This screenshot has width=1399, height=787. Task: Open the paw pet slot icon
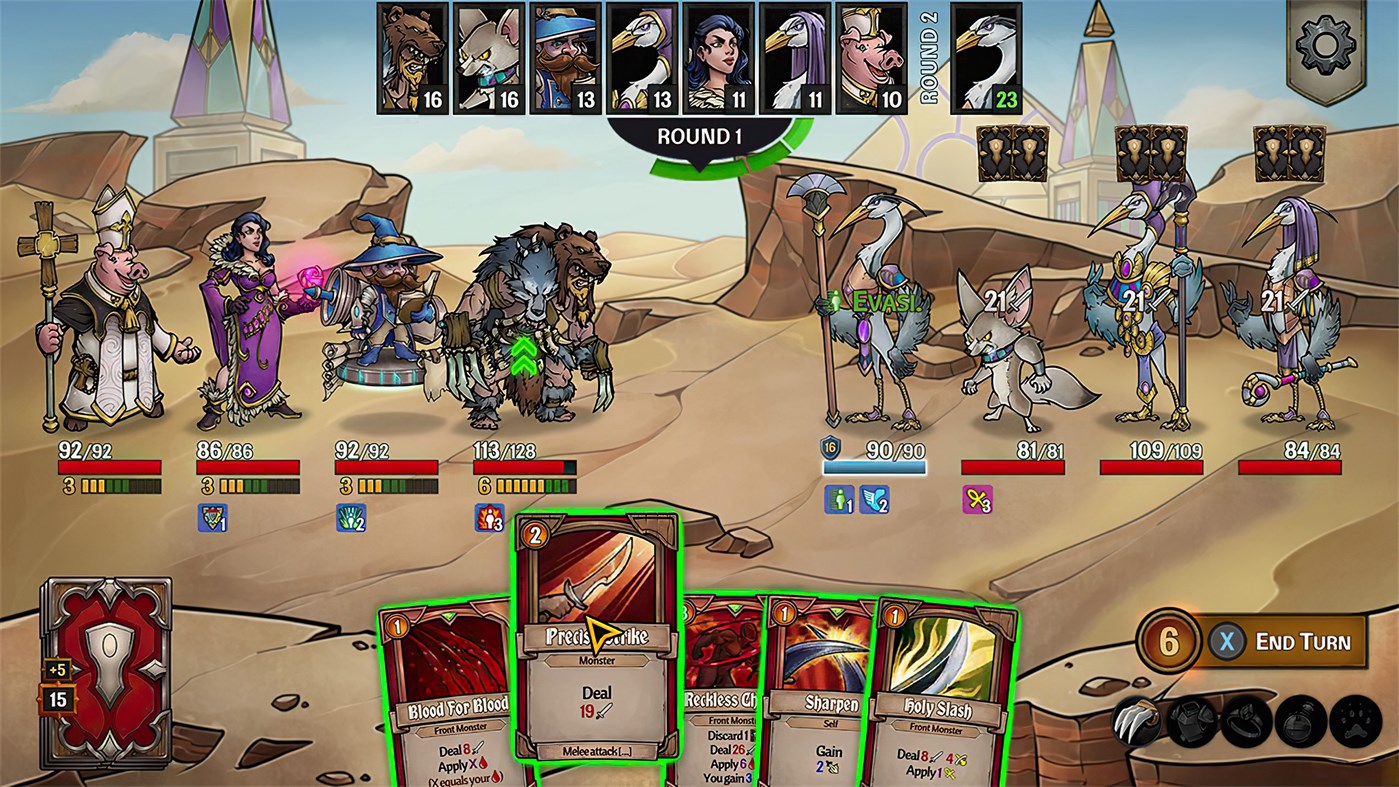[x=1352, y=721]
